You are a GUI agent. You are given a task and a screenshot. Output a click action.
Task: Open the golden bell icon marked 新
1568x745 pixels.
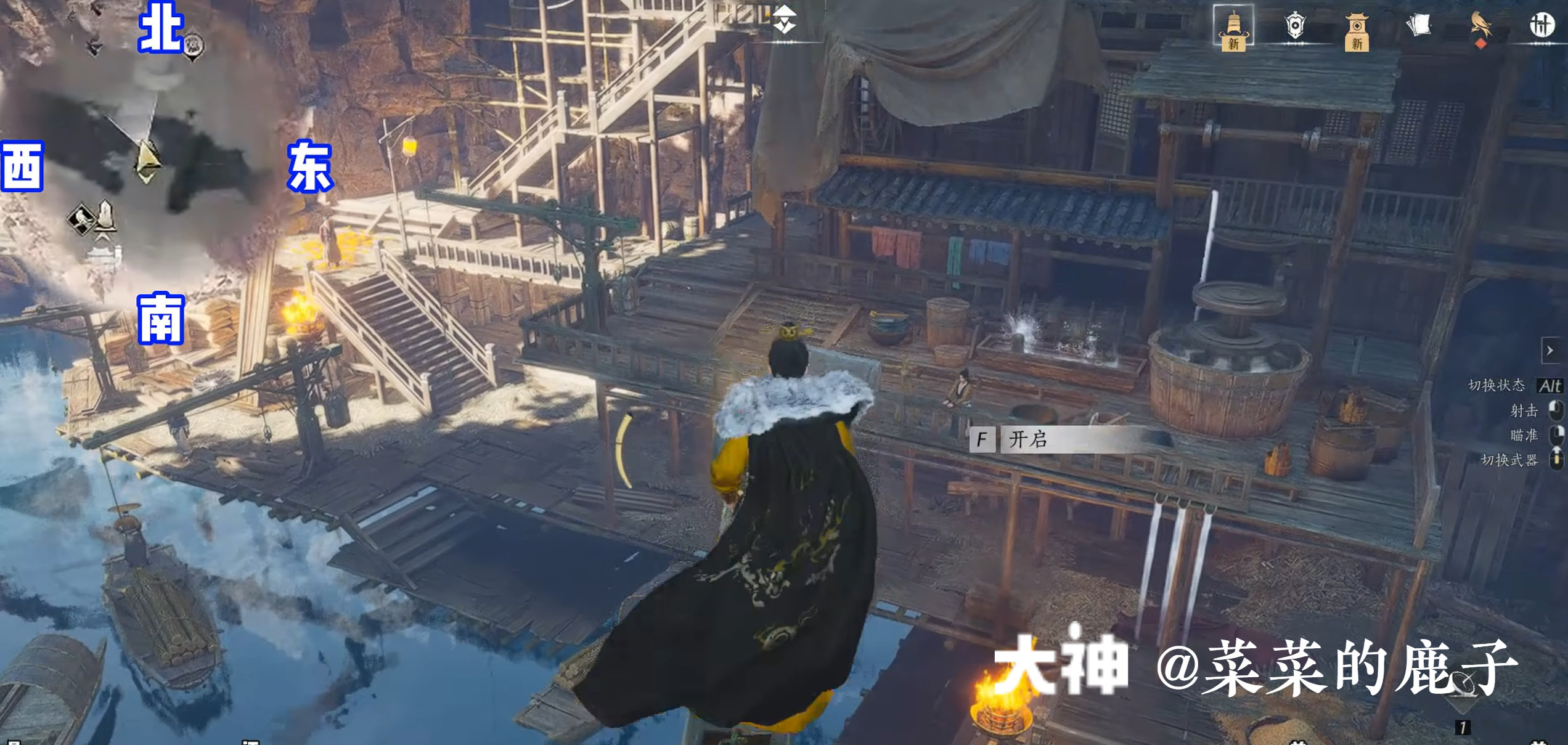click(1233, 28)
